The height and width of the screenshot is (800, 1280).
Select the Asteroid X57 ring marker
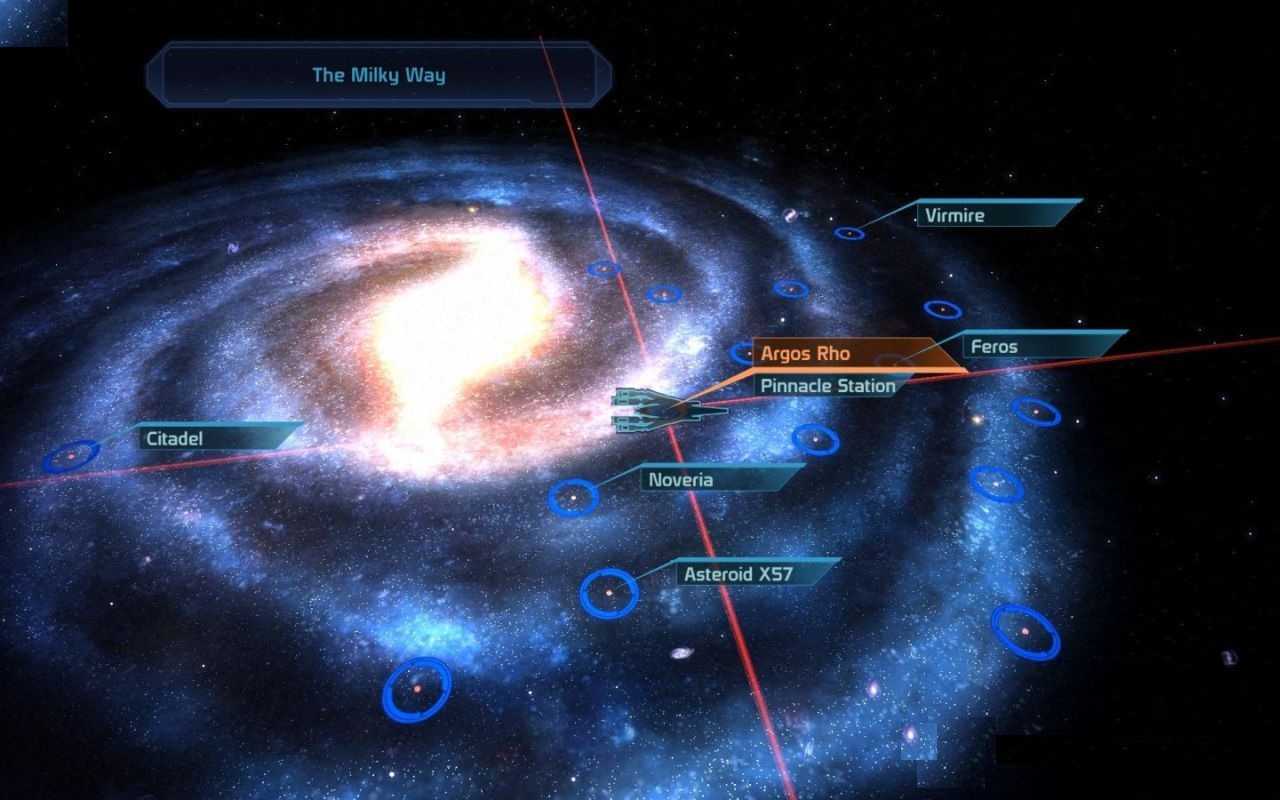607,592
